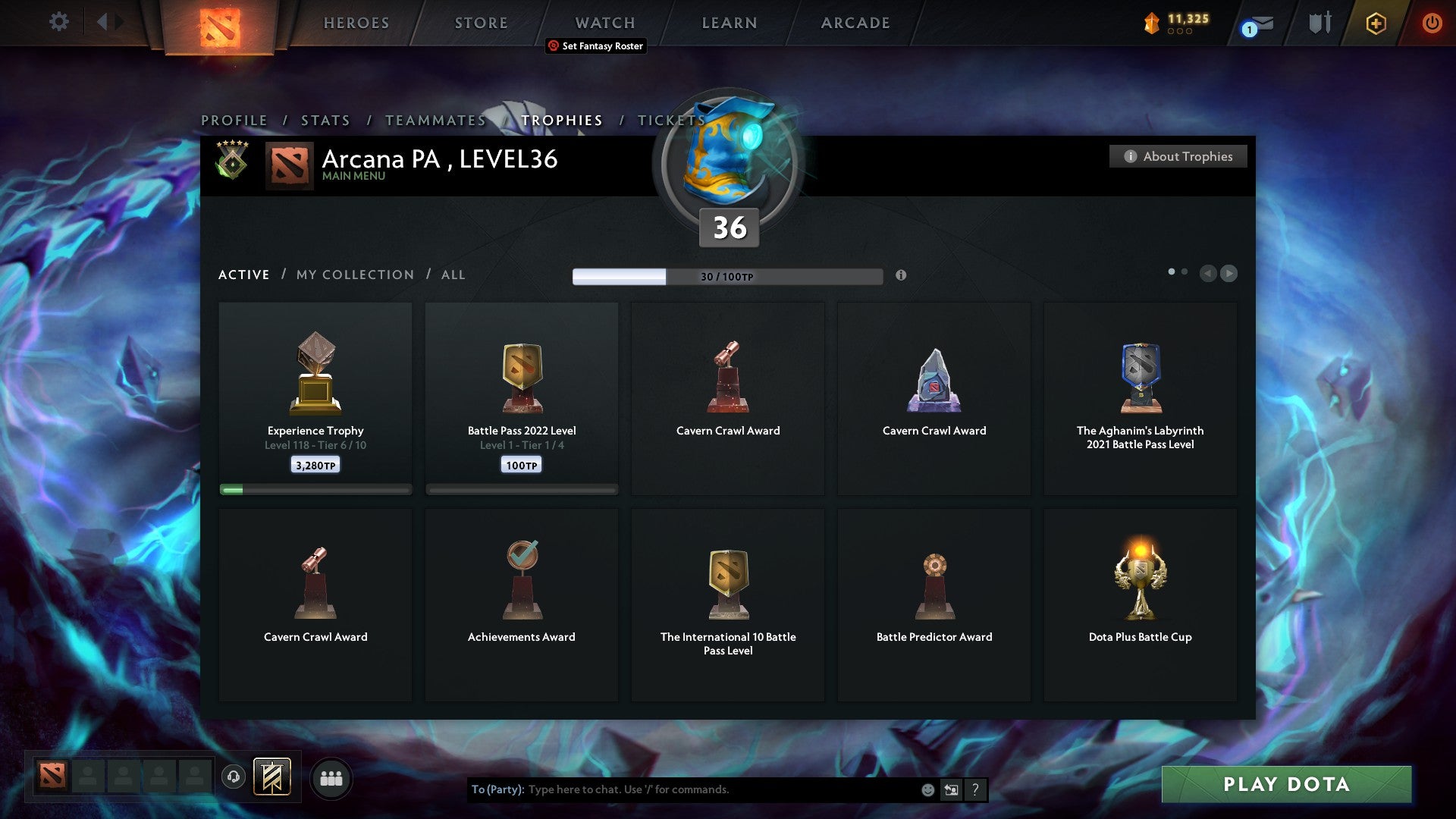Click the About Trophies button
This screenshot has width=1456, height=819.
(x=1178, y=156)
